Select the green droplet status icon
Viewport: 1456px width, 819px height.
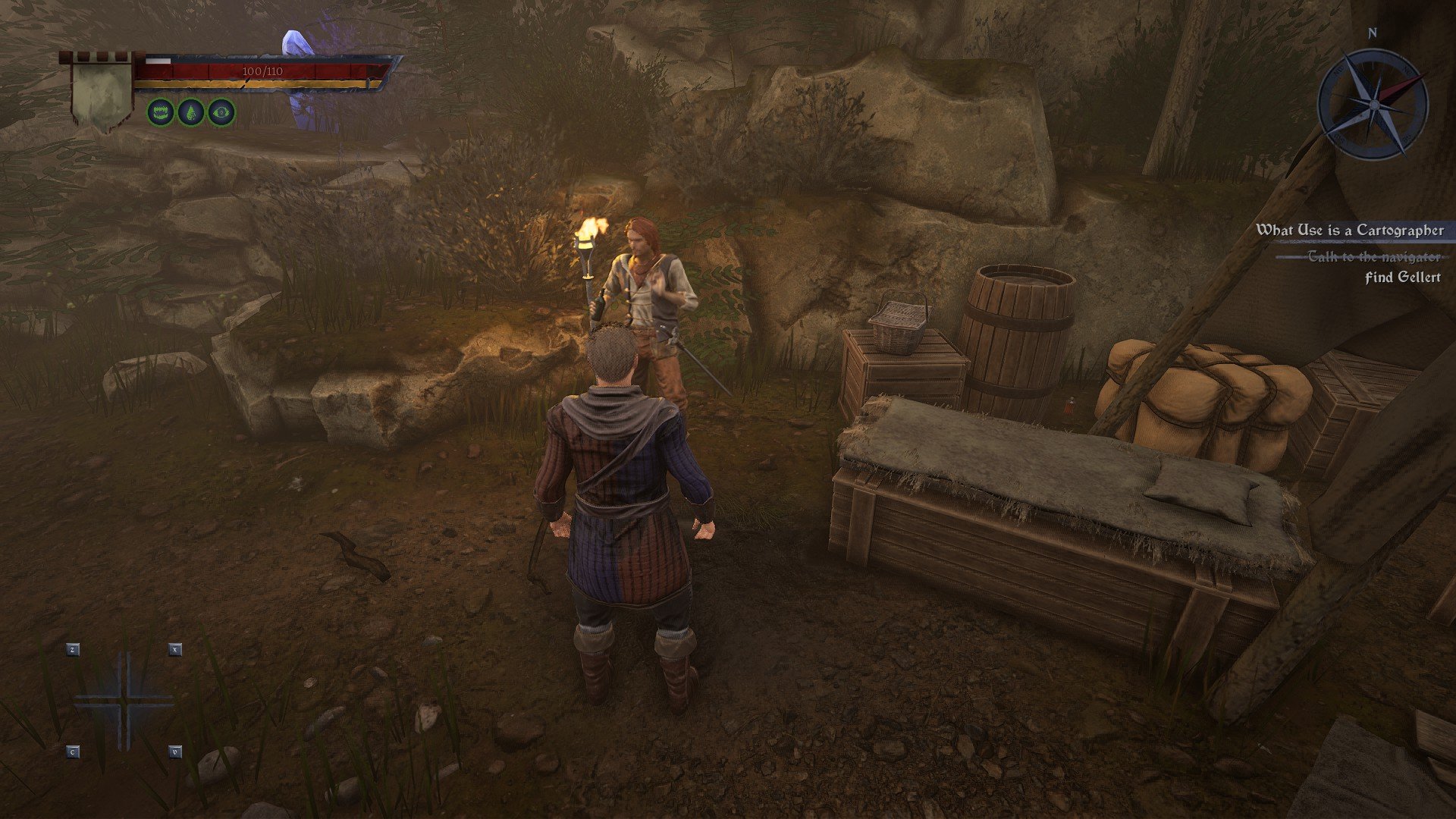(191, 113)
